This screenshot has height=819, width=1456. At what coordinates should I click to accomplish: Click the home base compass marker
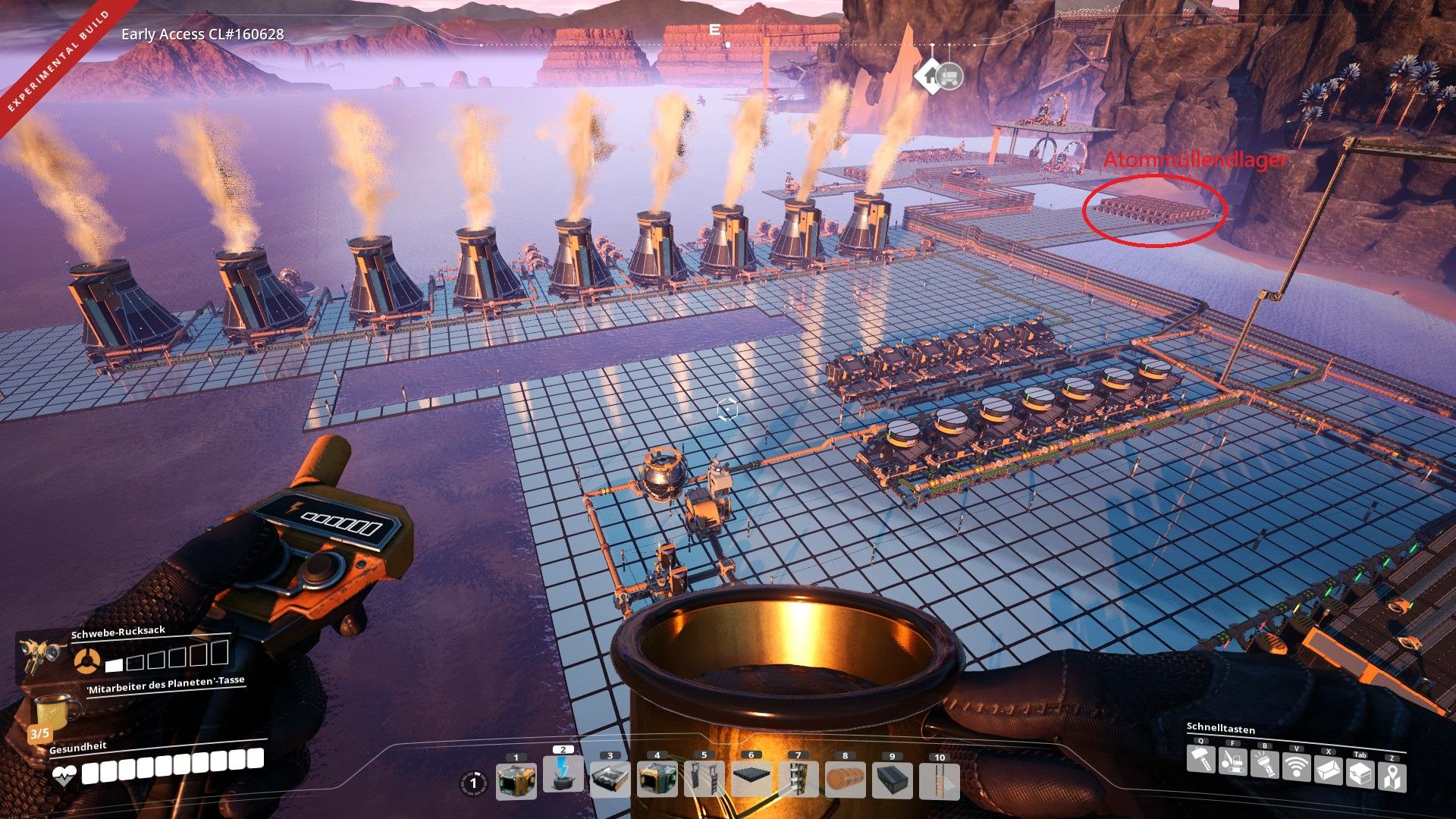[x=927, y=77]
